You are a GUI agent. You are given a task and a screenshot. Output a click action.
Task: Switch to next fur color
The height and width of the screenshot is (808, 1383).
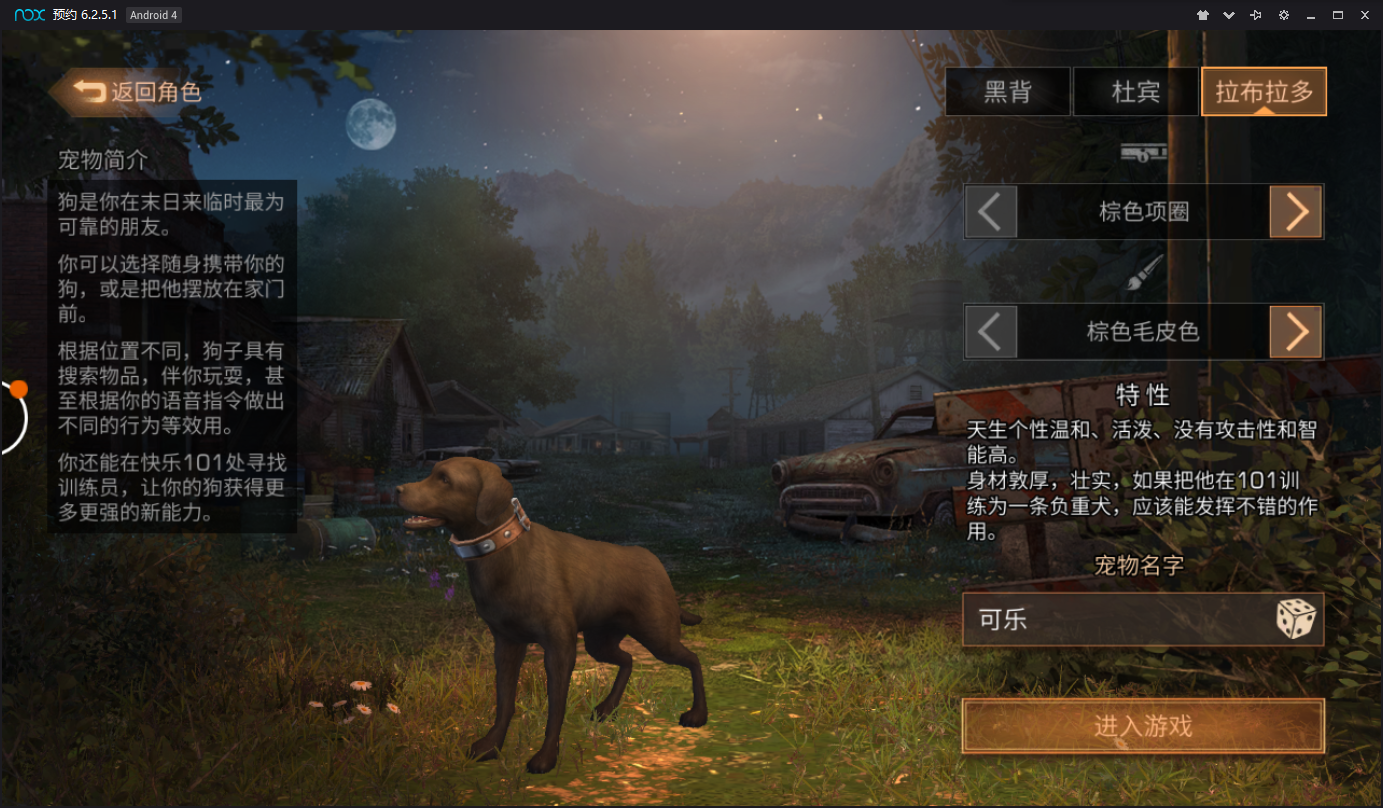1296,332
